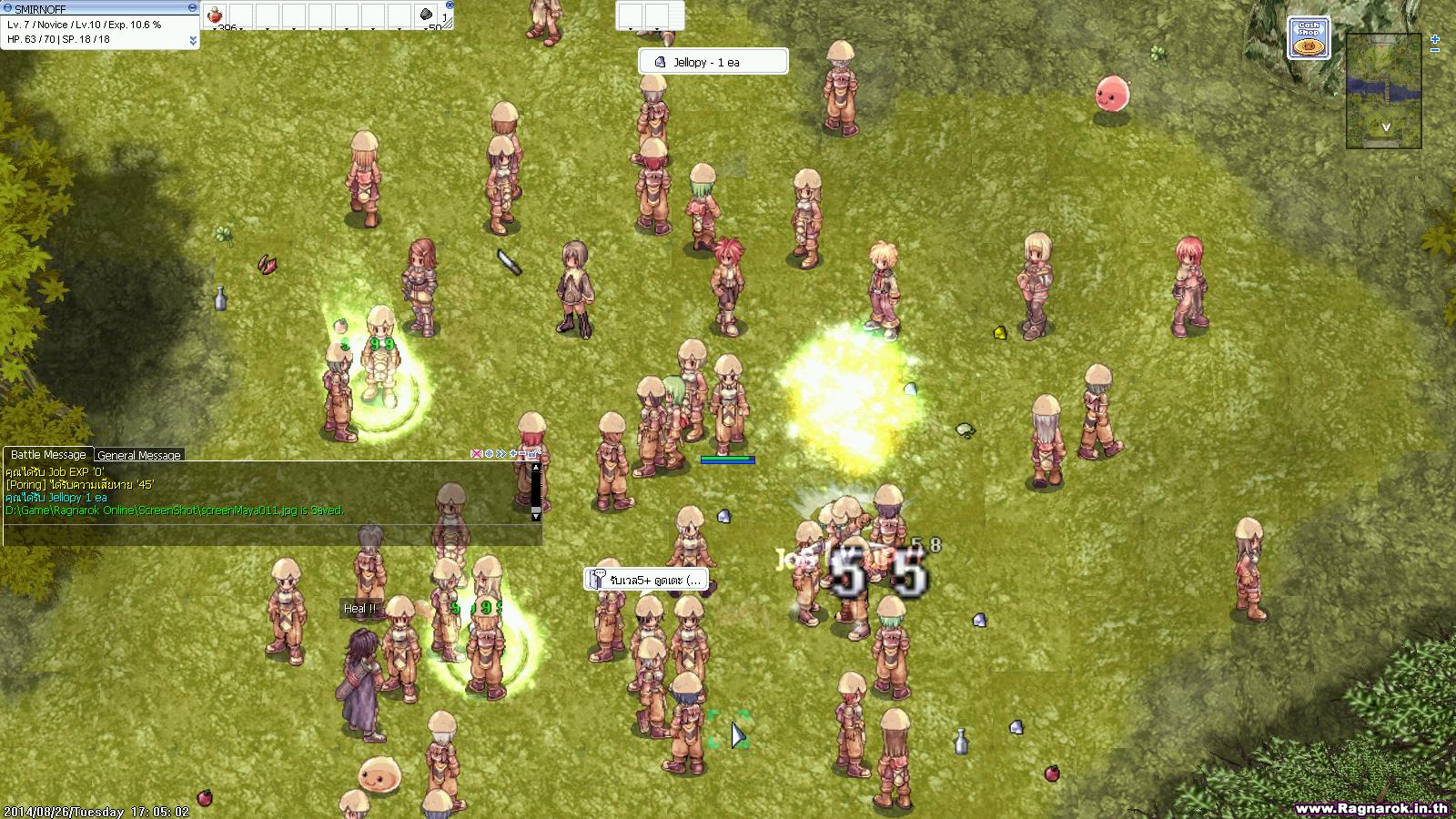This screenshot has height=819, width=1456.
Task: Click the minus icon to remove a chat tab
Action: [x=523, y=452]
